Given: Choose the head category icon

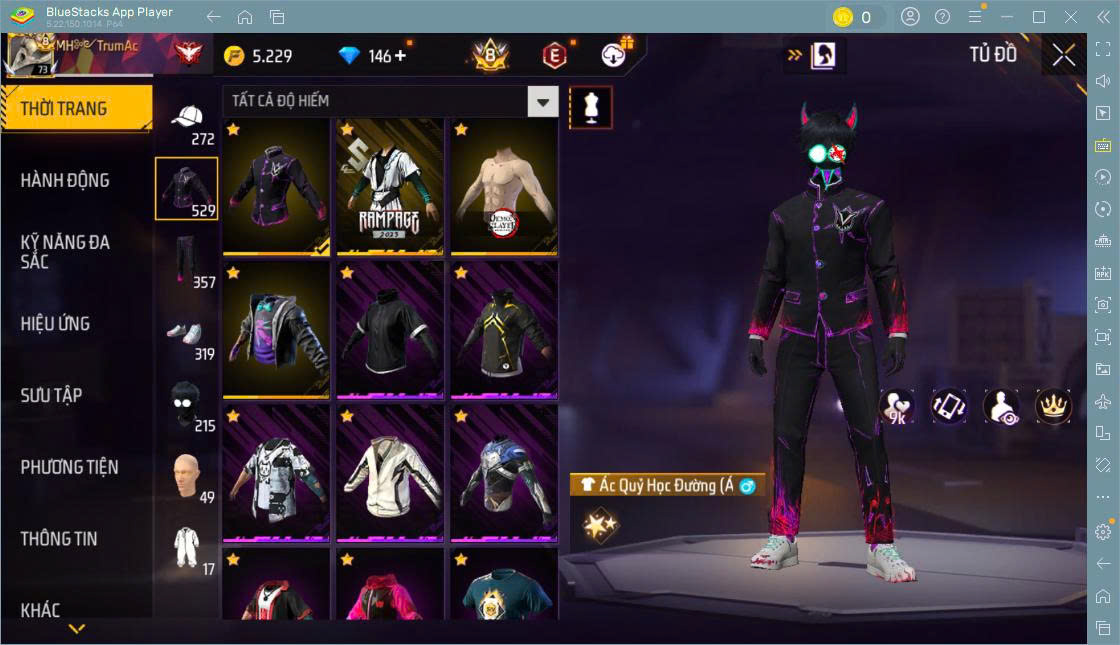Looking at the screenshot, I should [187, 476].
